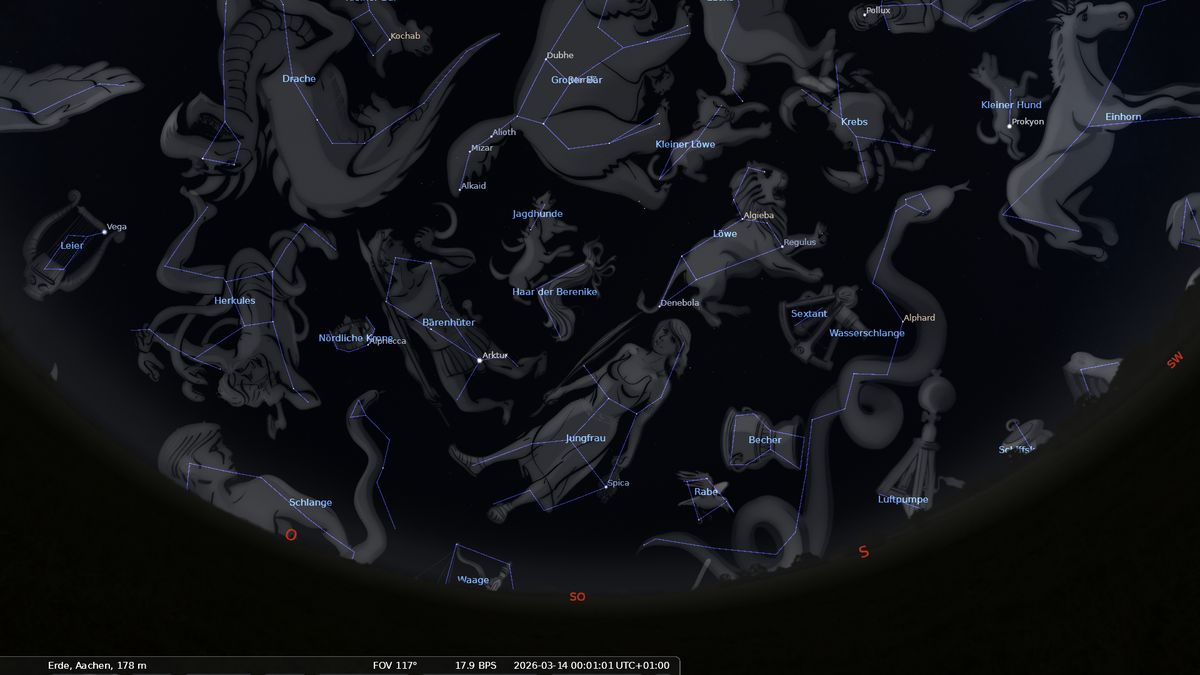Select the star Kochab
The image size is (1200, 675).
[x=388, y=40]
